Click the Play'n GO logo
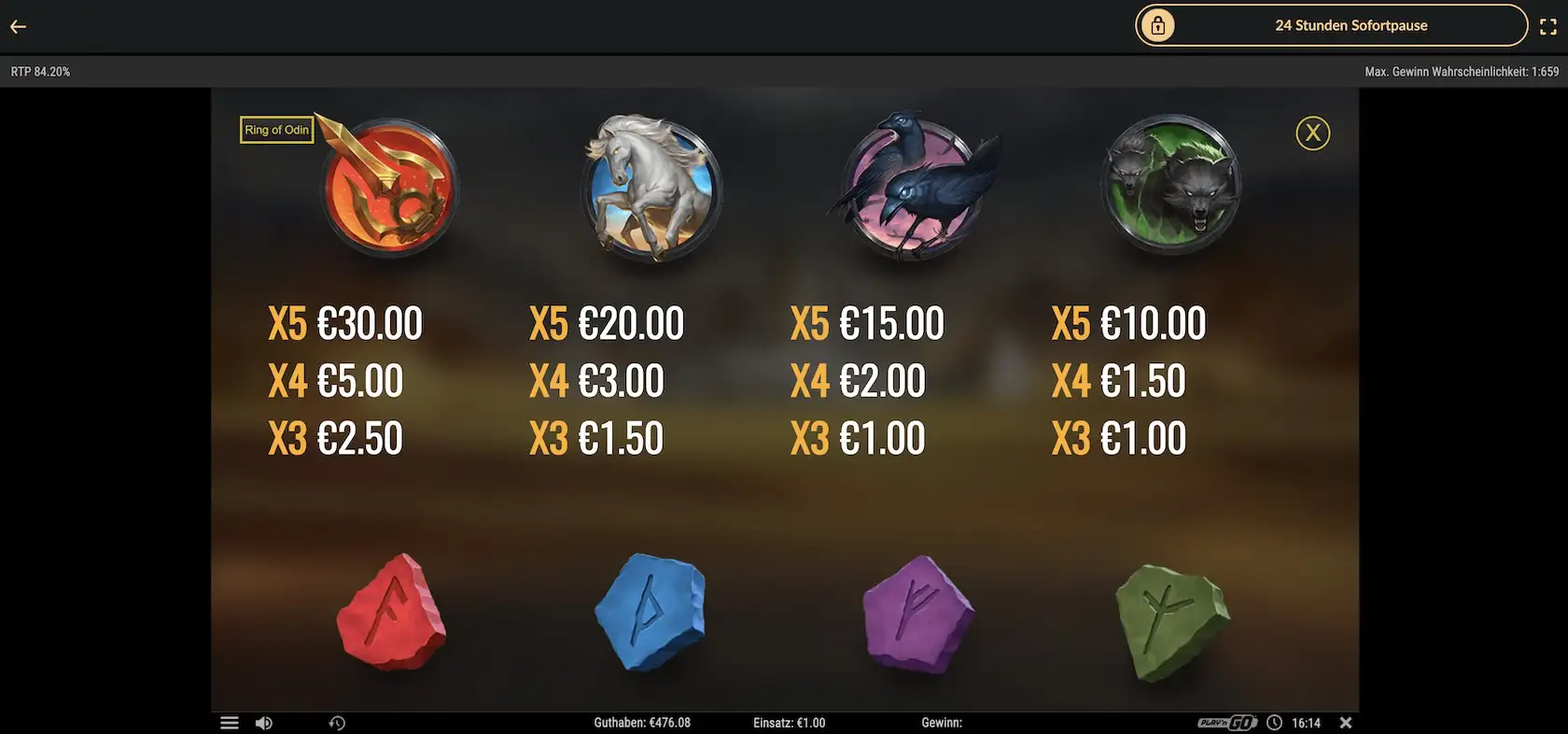The image size is (1568, 734). tap(1227, 723)
